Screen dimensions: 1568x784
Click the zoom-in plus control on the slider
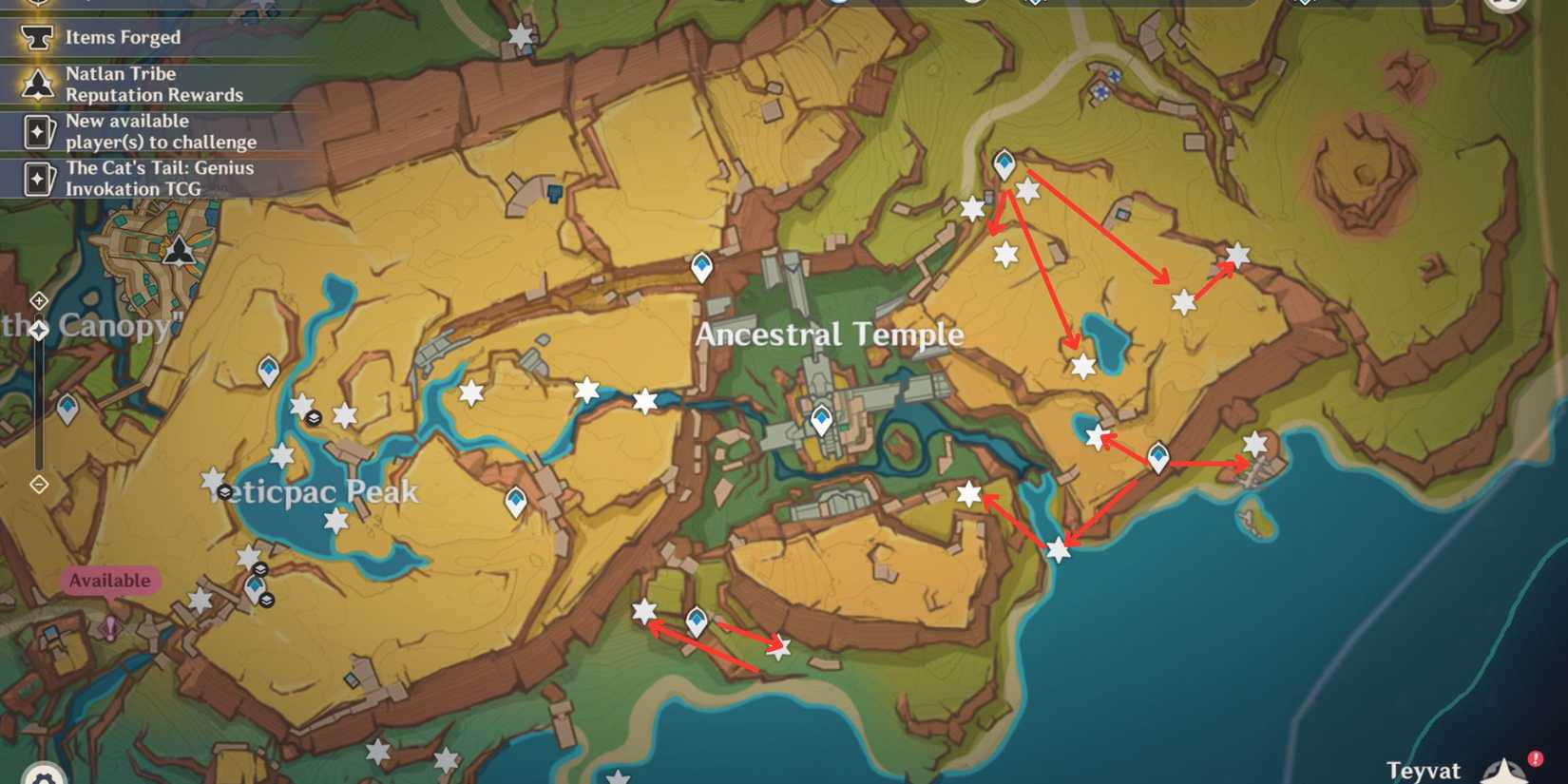[38, 301]
